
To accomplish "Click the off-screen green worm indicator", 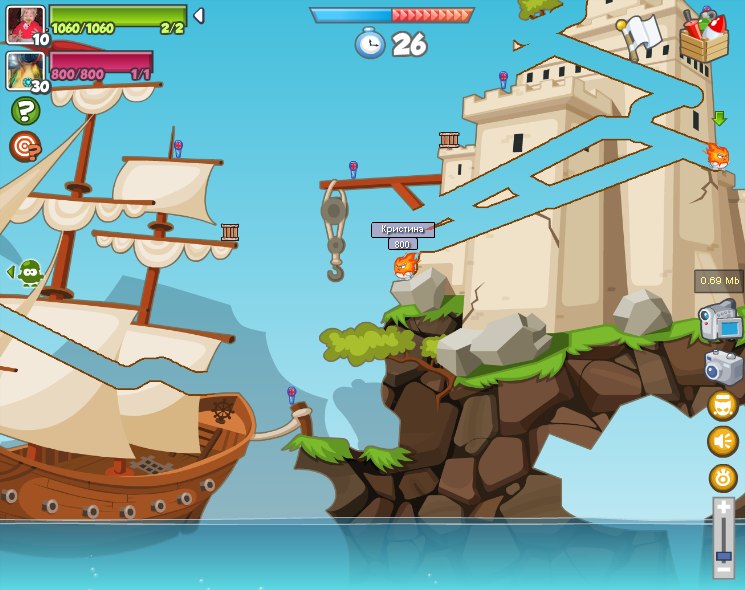I will (28, 272).
